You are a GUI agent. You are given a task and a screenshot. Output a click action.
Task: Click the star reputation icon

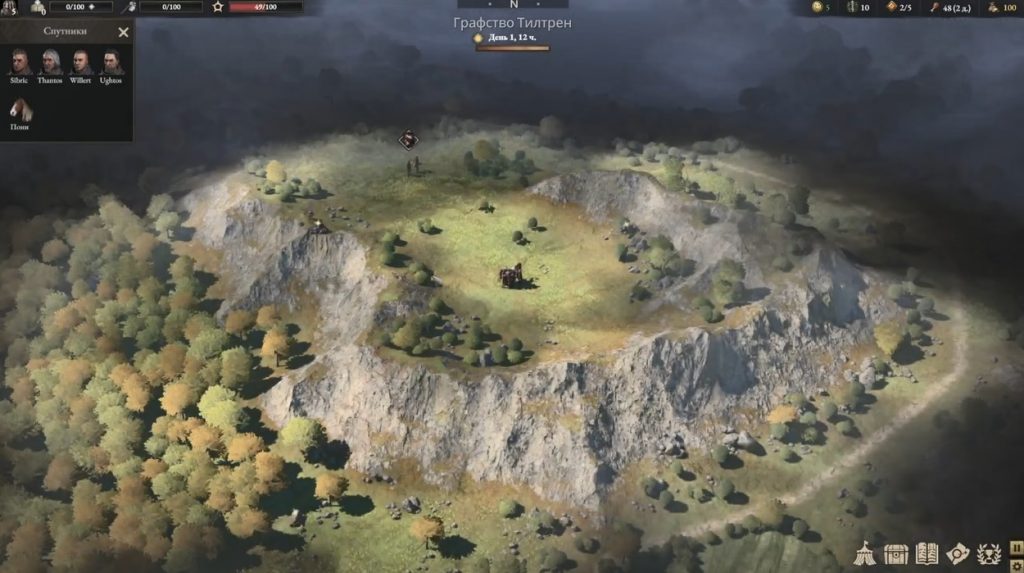[218, 7]
